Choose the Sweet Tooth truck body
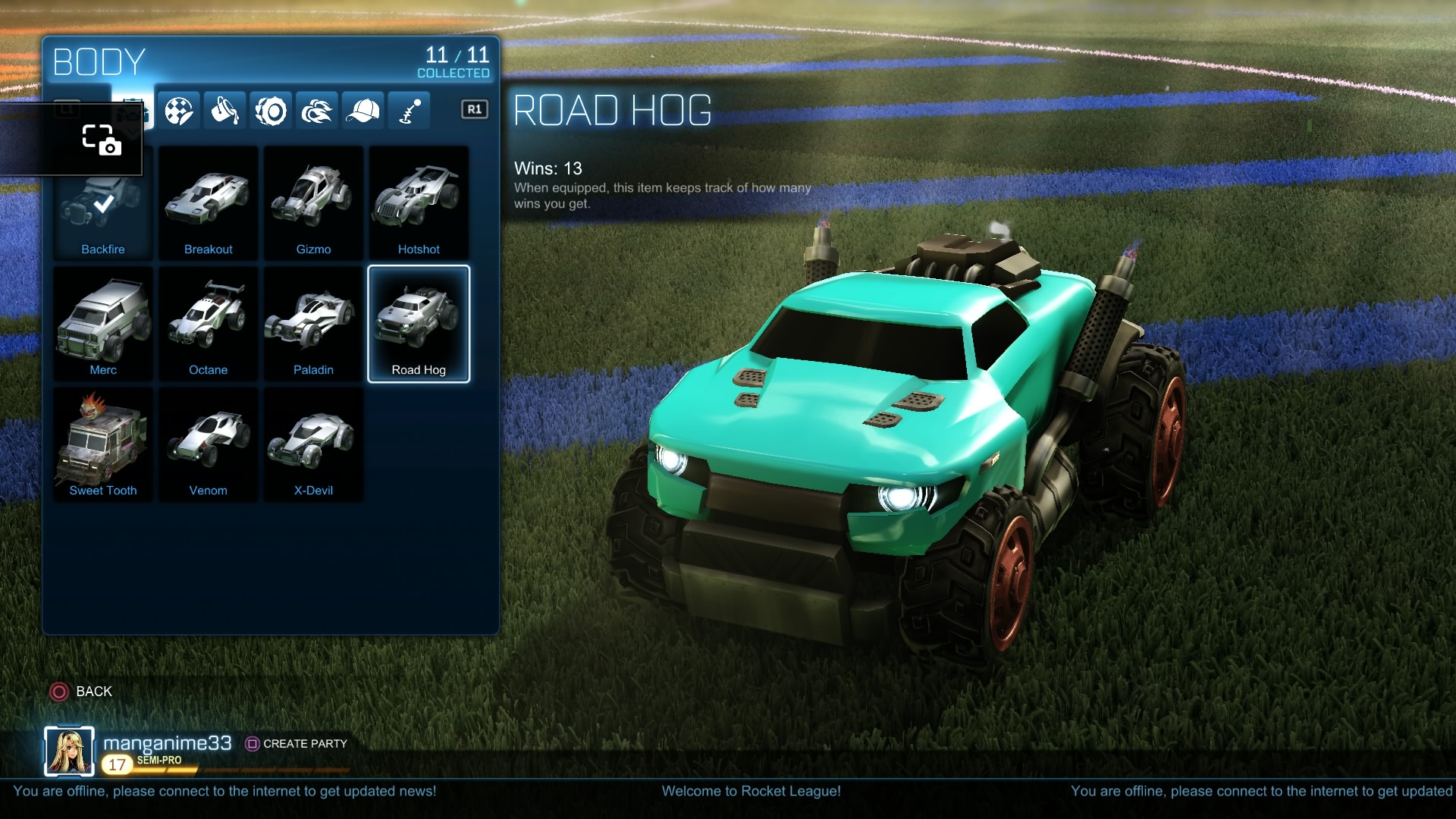Viewport: 1456px width, 819px height. (103, 444)
